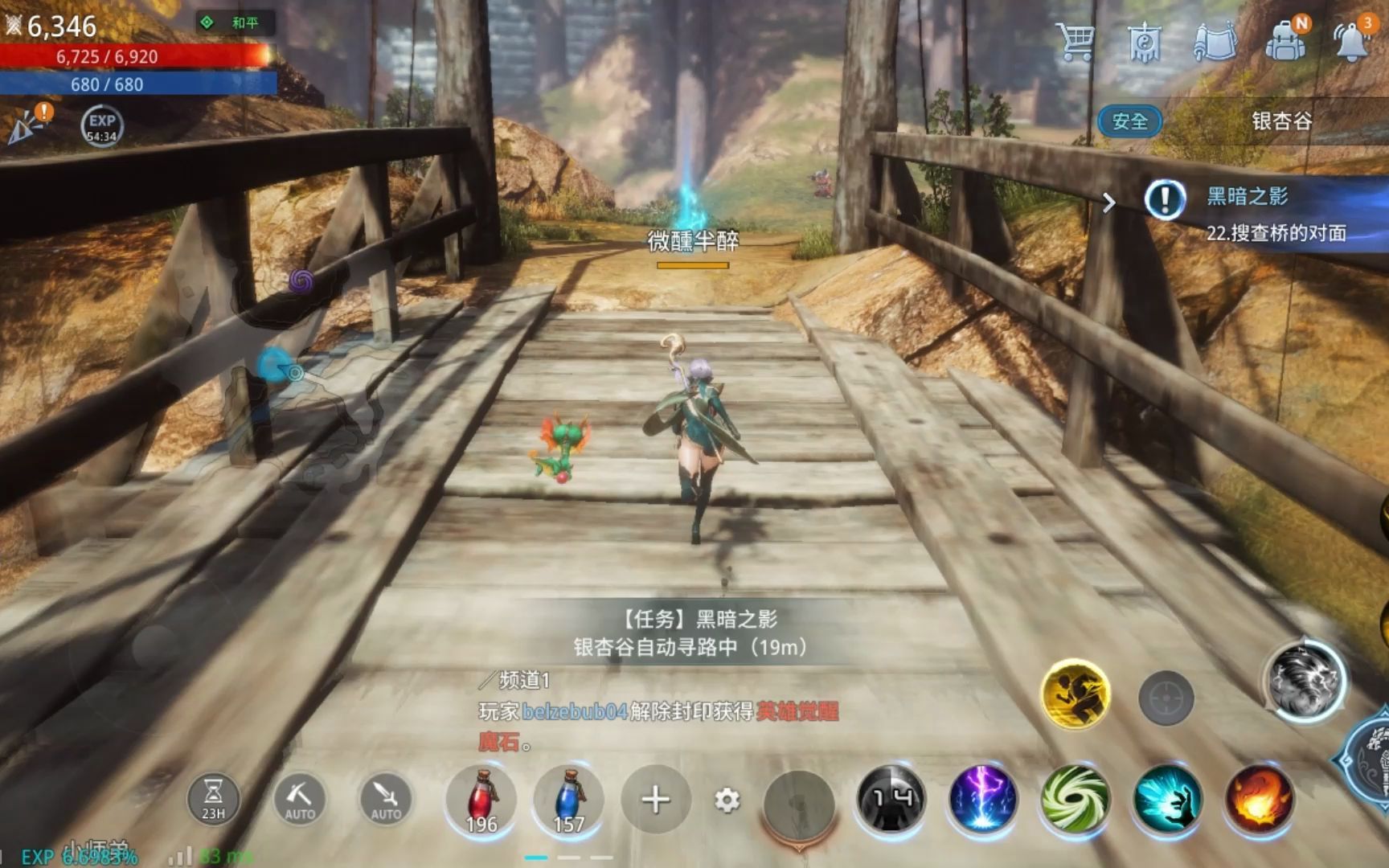Screen dimensions: 1389x868
Task: Check the notification bell alerts
Action: click(1352, 40)
